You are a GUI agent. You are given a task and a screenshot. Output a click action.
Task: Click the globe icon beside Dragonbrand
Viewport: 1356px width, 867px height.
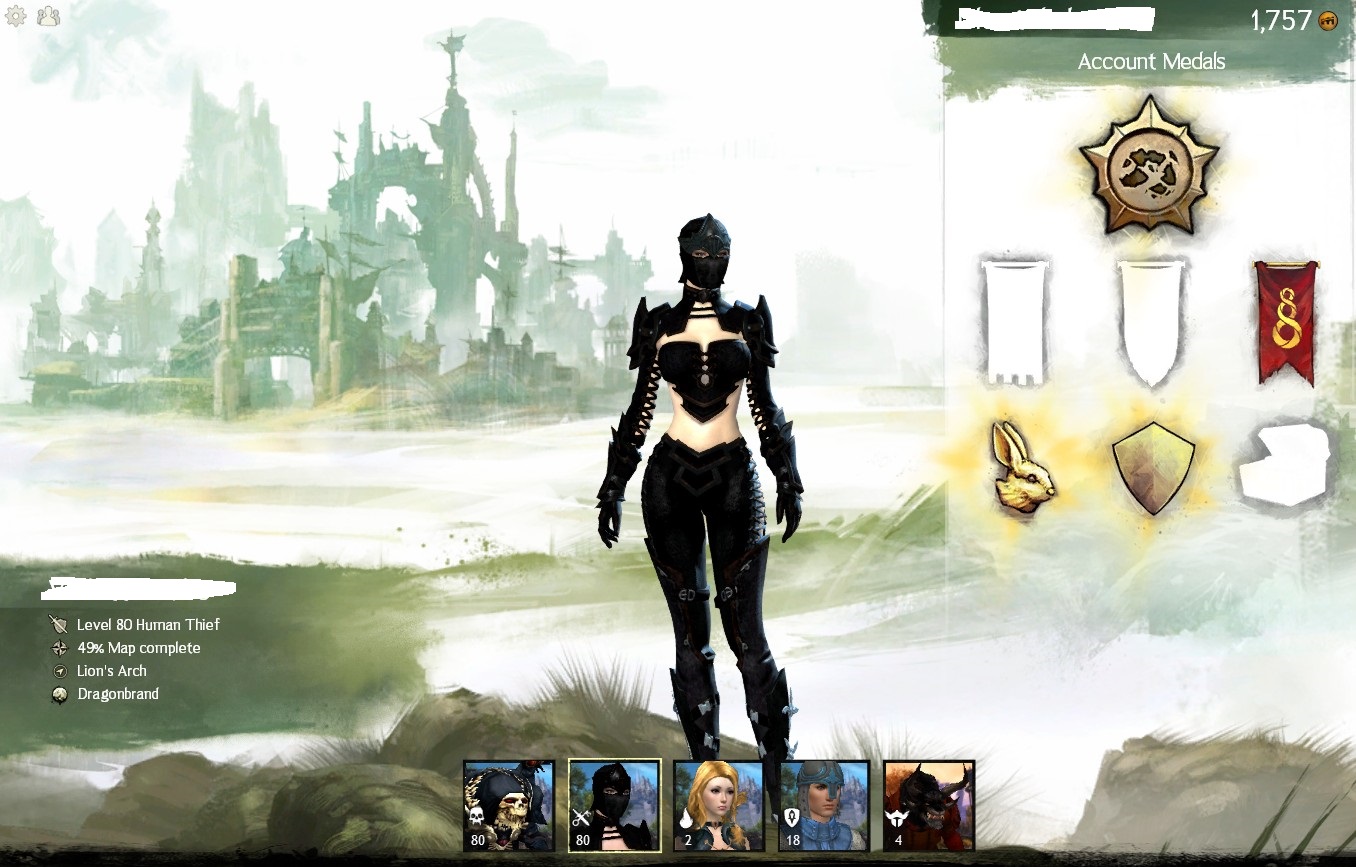59,693
